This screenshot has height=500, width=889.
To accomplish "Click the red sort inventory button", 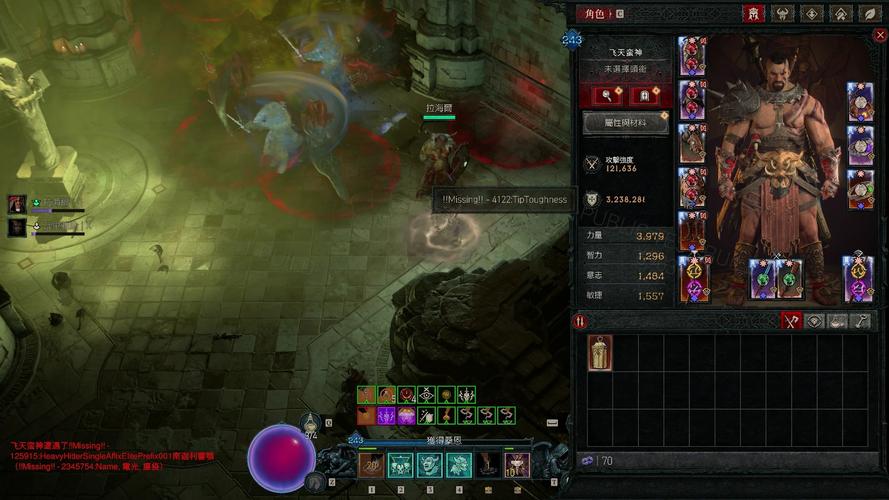I will [579, 321].
